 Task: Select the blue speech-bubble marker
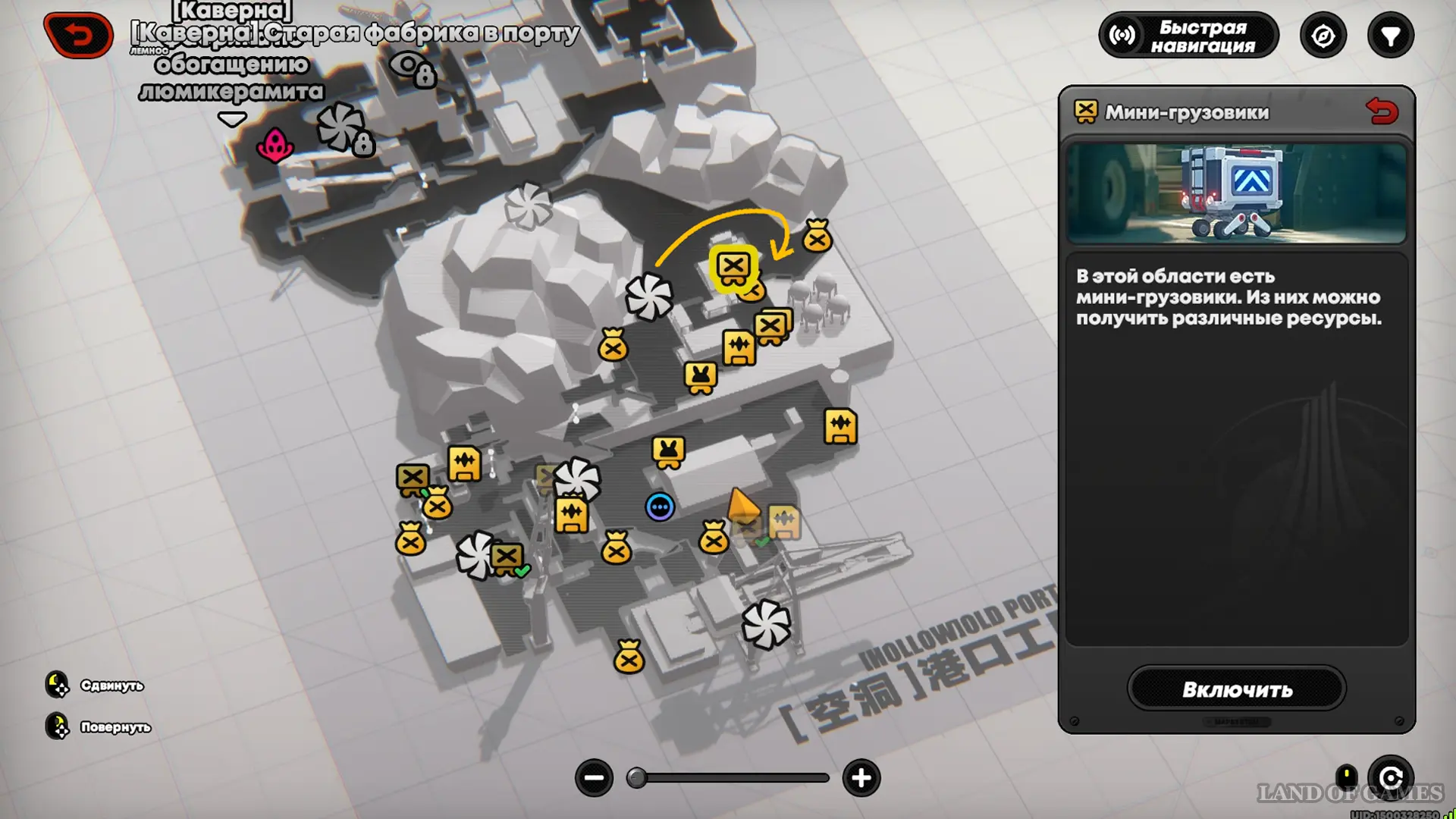coord(660,507)
